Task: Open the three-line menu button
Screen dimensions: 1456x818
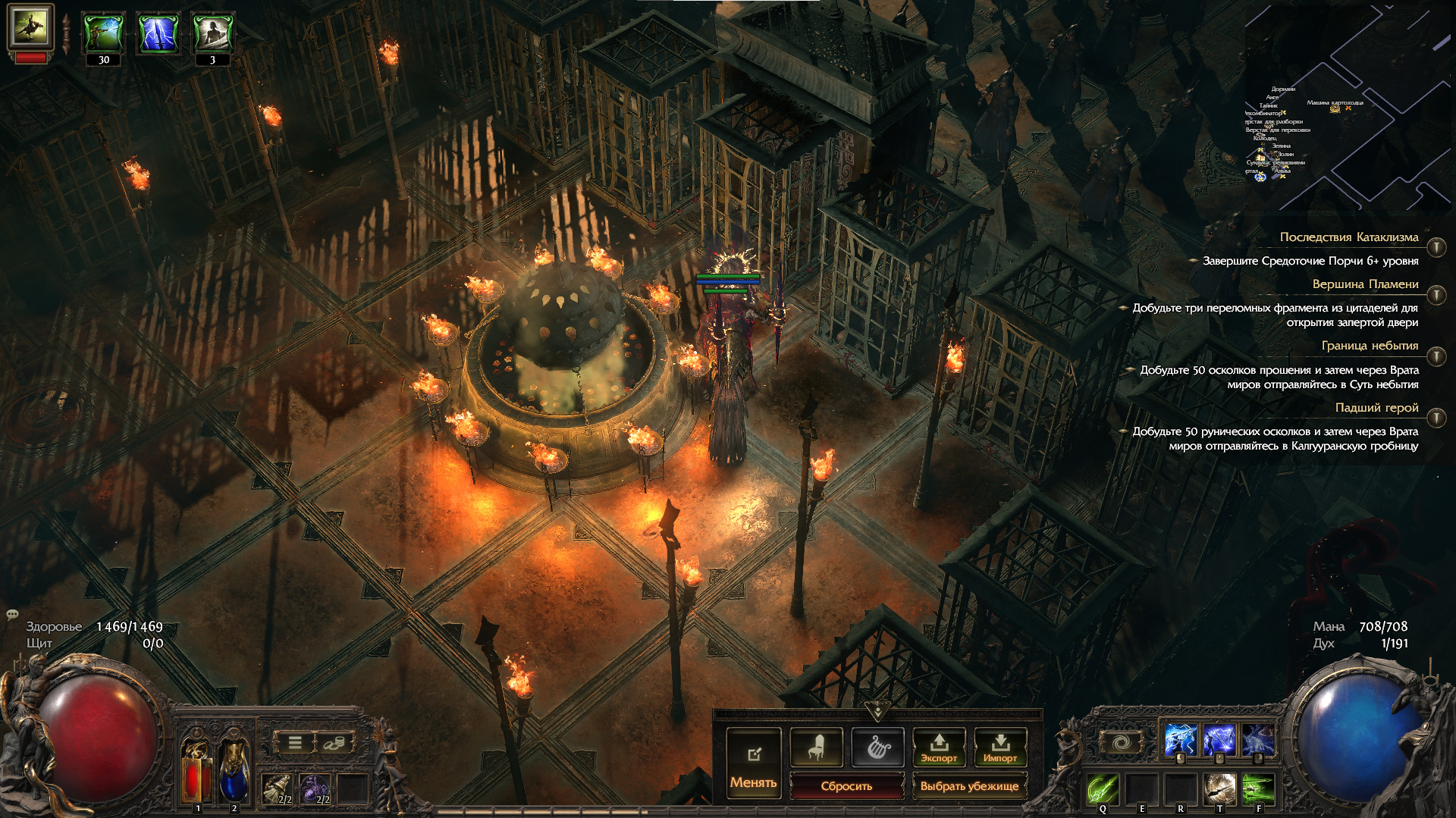Action: tap(295, 743)
